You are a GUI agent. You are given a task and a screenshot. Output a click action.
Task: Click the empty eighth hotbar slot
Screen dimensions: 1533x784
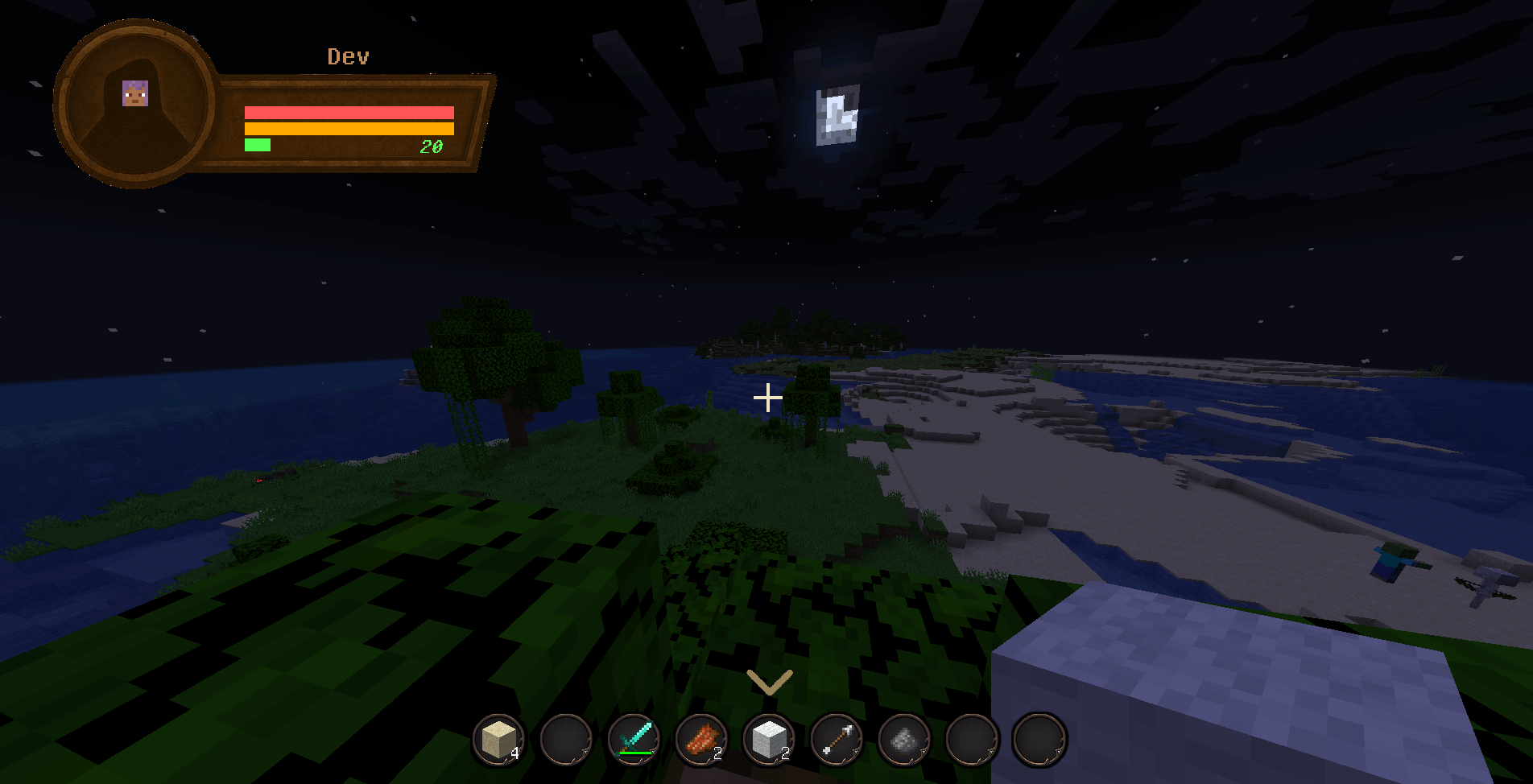coord(973,739)
